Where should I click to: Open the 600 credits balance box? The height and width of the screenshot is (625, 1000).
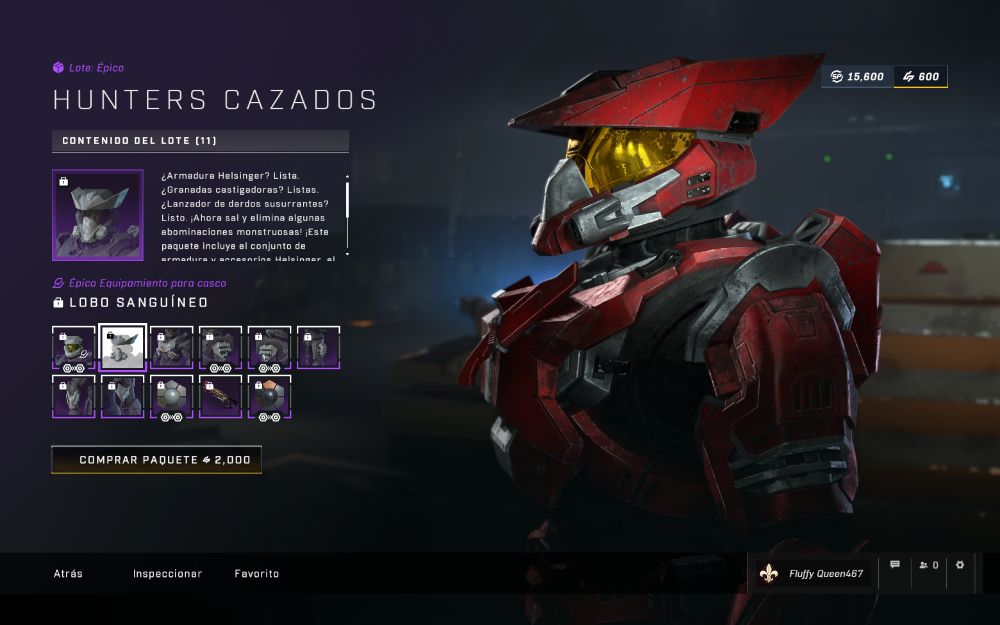(920, 77)
